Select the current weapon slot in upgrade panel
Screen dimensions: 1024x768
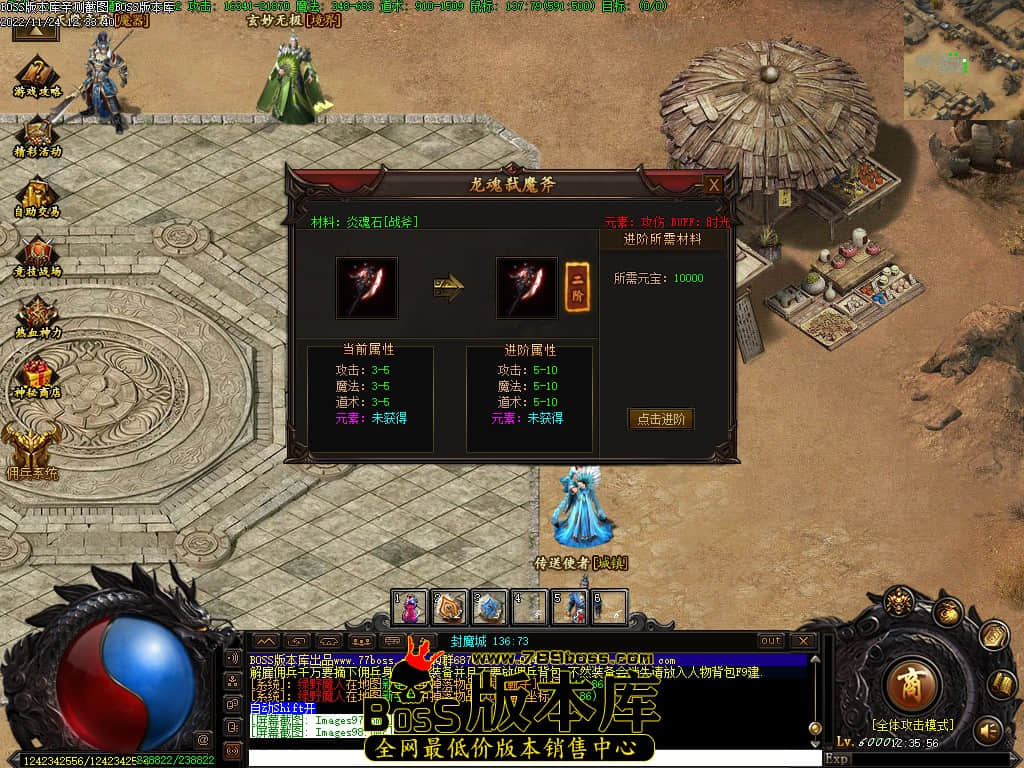366,288
